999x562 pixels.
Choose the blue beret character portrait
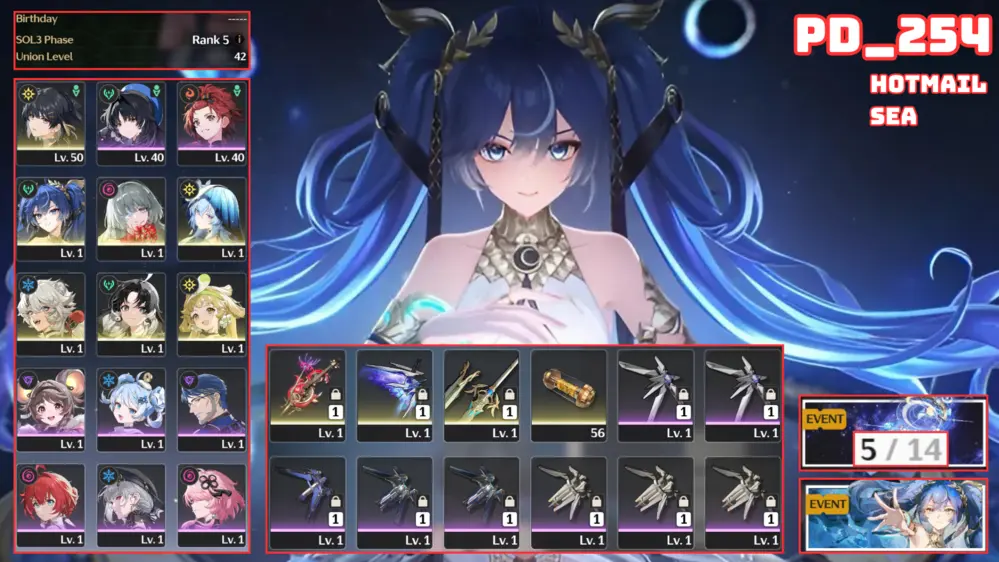(x=132, y=123)
